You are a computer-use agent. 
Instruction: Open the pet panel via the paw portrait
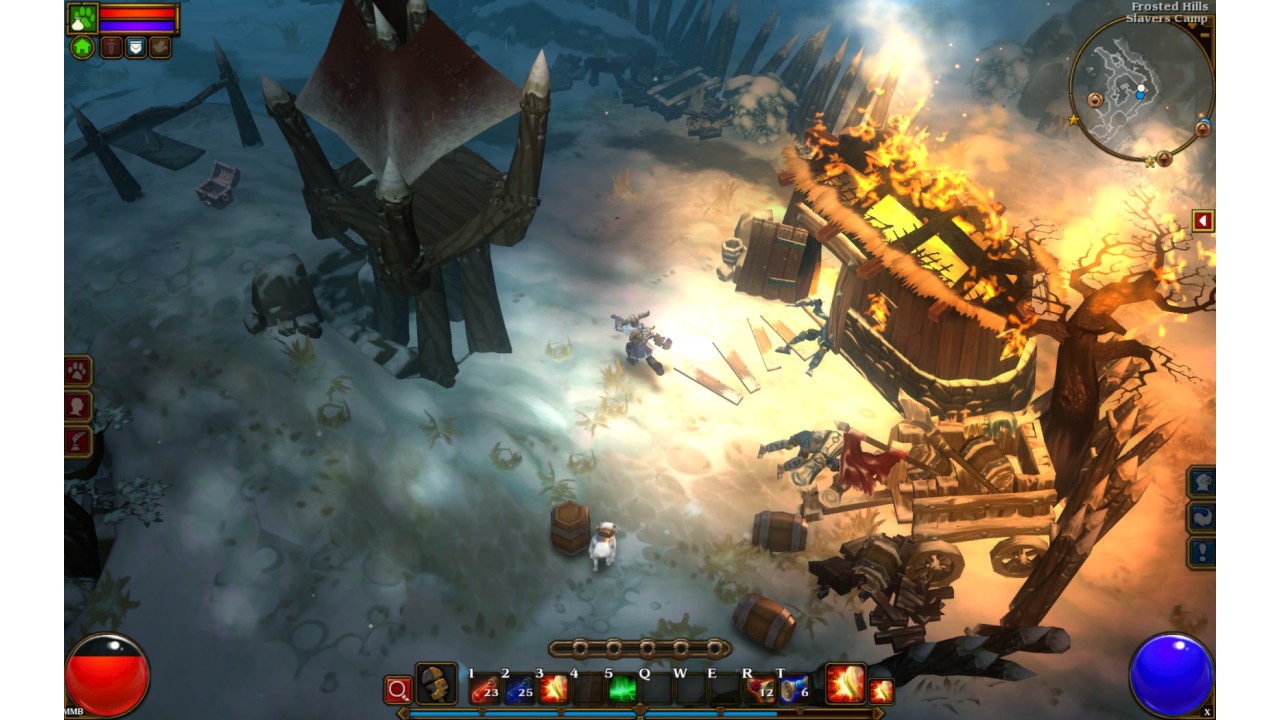point(82,18)
